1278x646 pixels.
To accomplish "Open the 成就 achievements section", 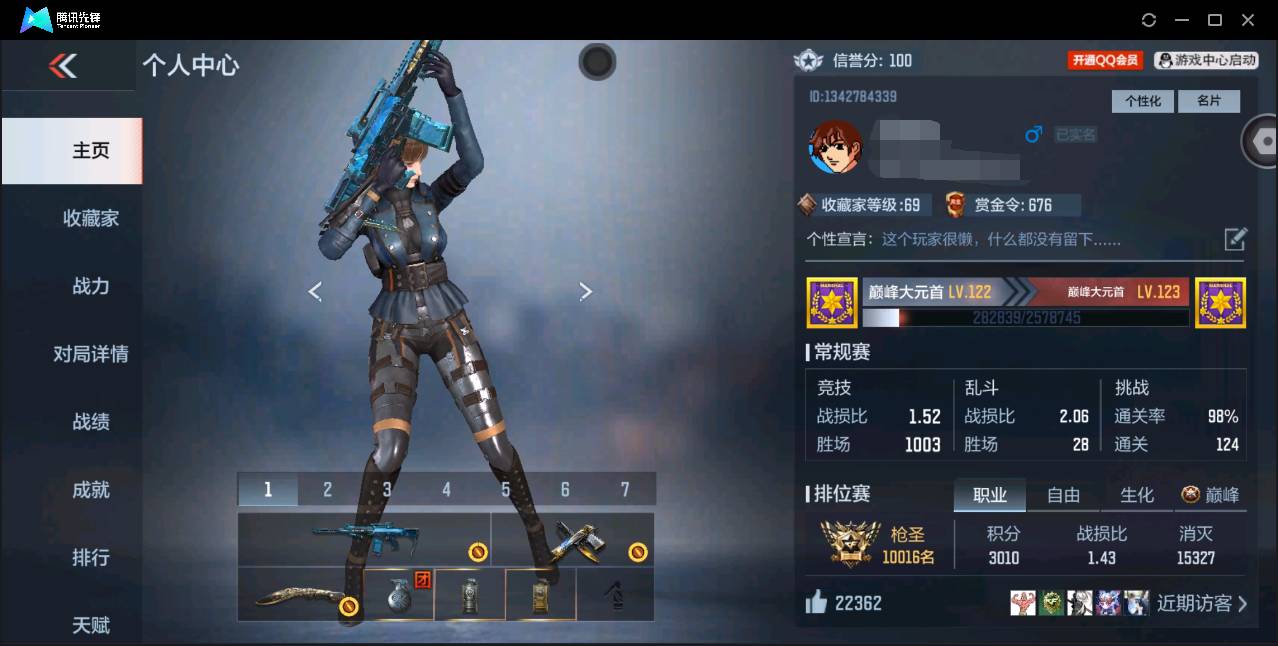I will pos(90,490).
